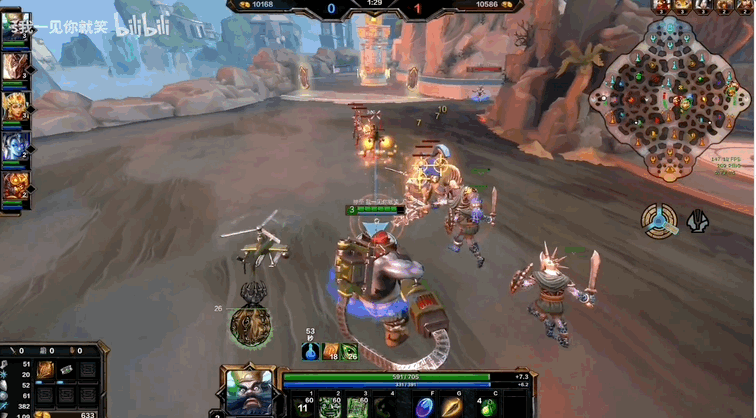Drink the green potion consumable

487,407
